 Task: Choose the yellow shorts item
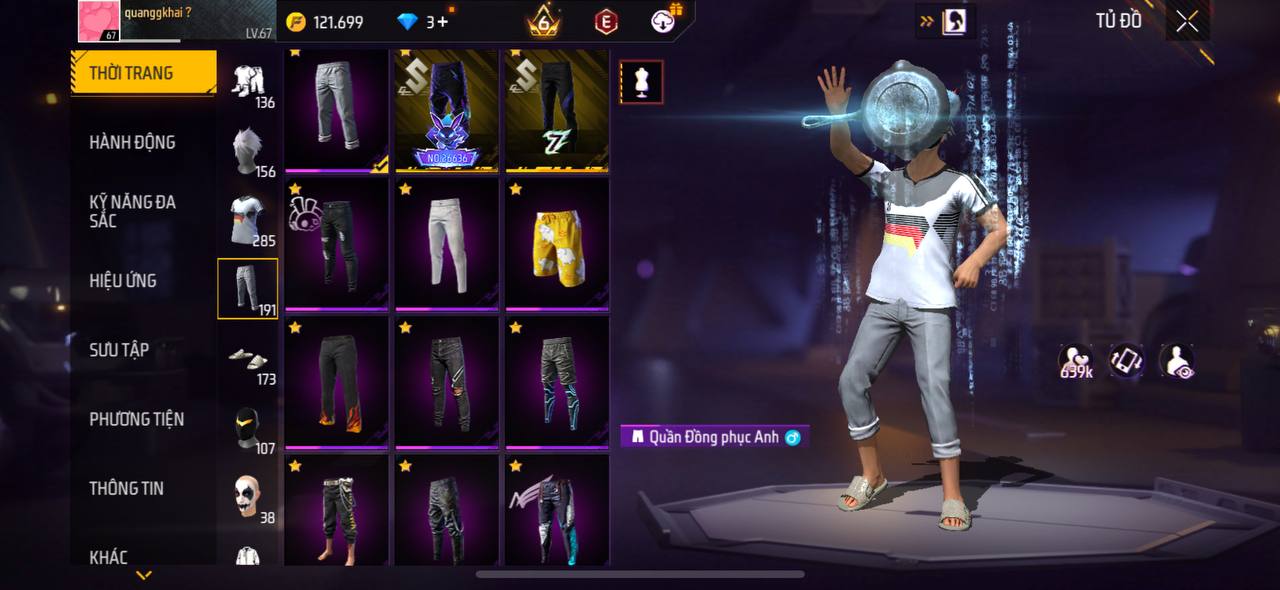coord(557,242)
